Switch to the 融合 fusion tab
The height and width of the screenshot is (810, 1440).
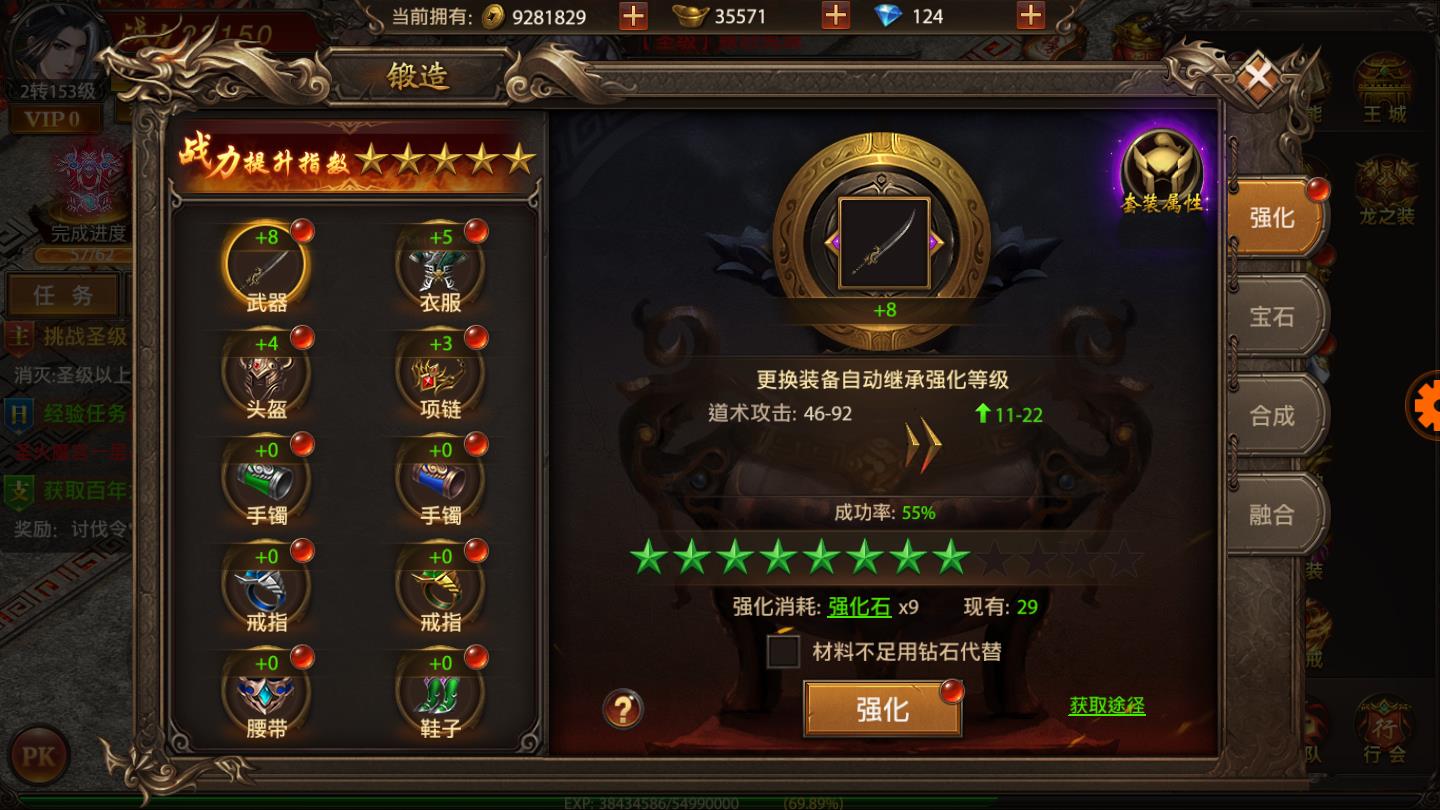coord(1274,513)
